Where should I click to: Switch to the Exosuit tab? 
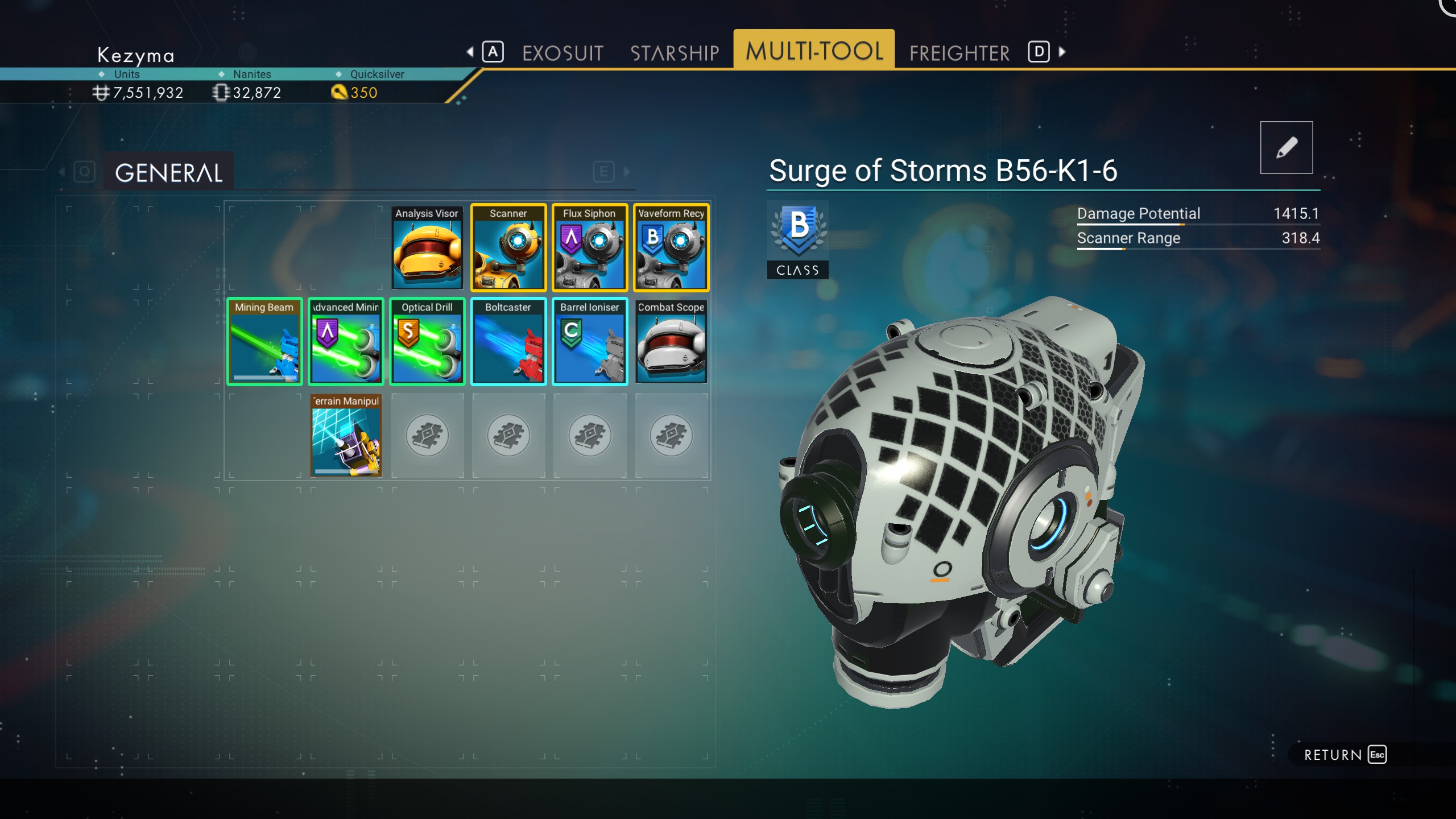[x=562, y=53]
